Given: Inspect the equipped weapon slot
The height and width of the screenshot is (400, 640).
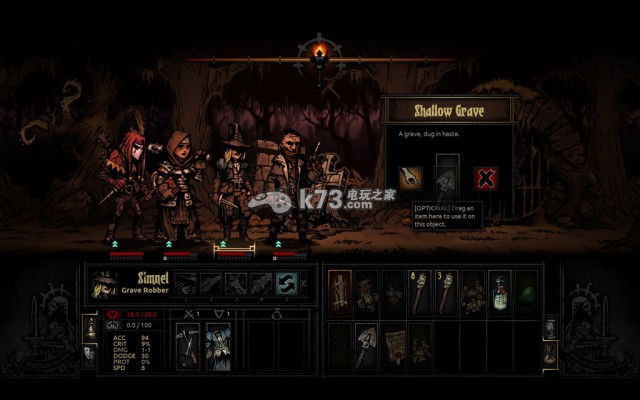Looking at the screenshot, I should point(188,345).
